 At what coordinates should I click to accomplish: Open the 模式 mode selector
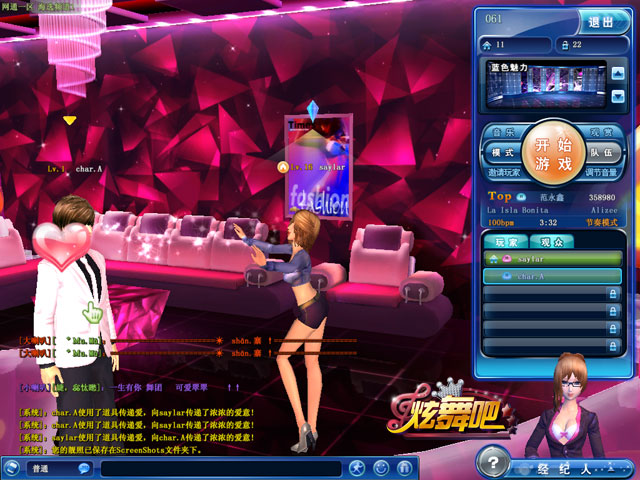click(x=501, y=153)
